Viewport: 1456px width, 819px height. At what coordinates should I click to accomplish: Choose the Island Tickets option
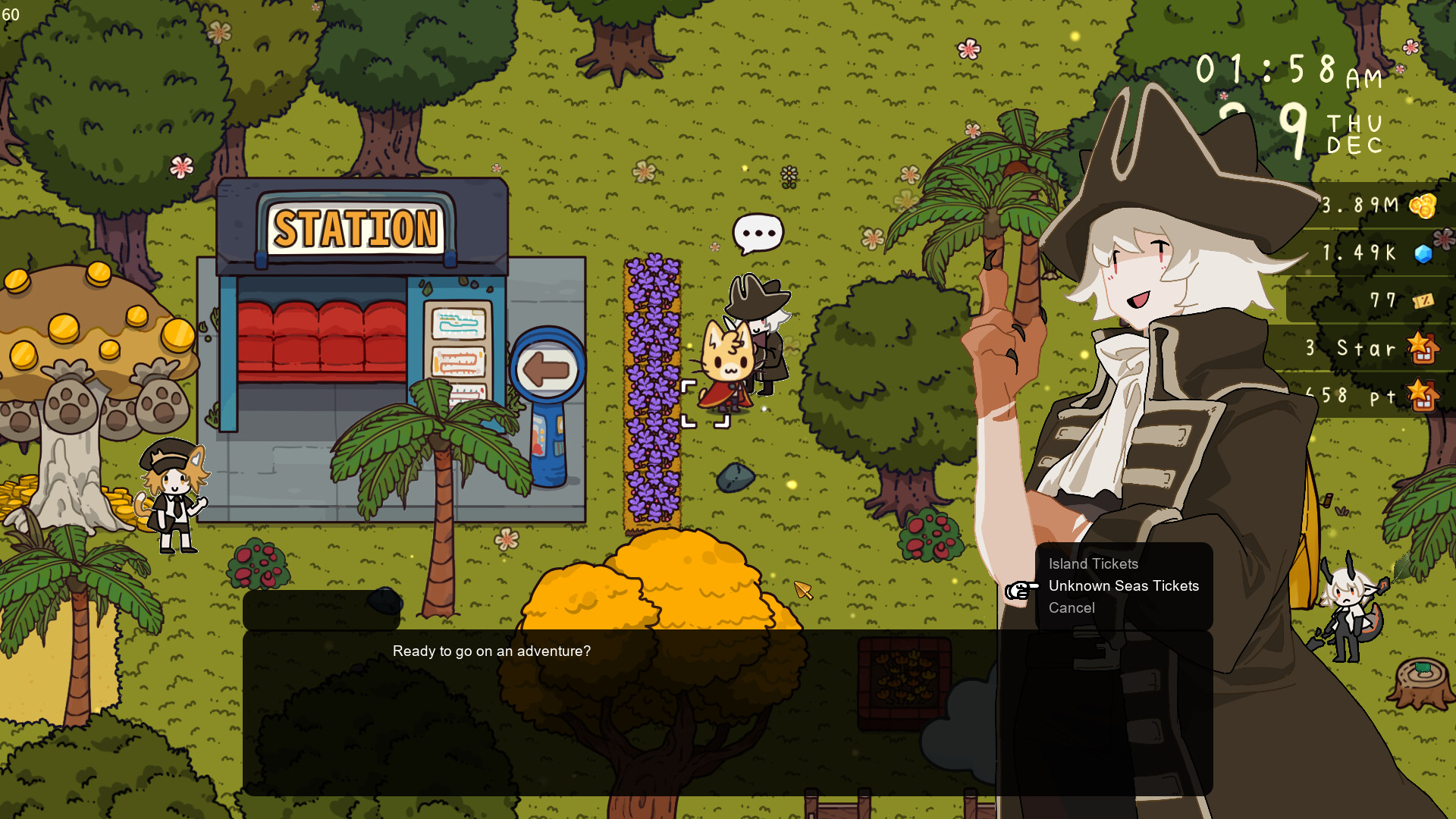[x=1092, y=563]
